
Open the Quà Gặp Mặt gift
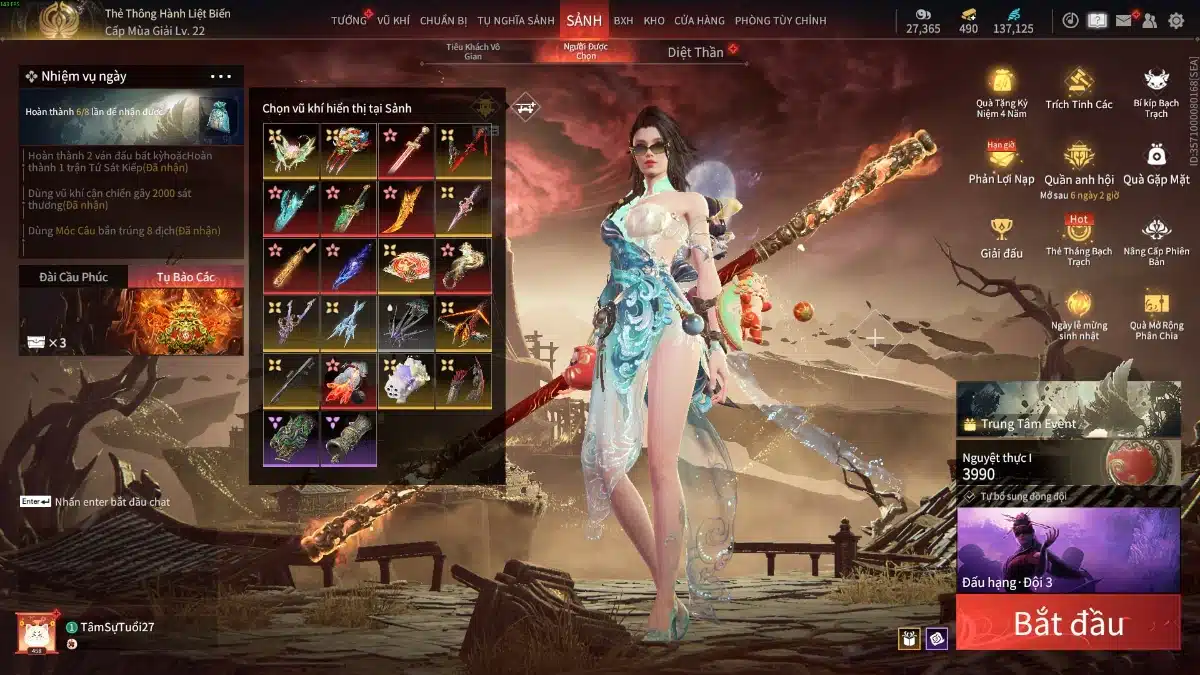click(1156, 162)
